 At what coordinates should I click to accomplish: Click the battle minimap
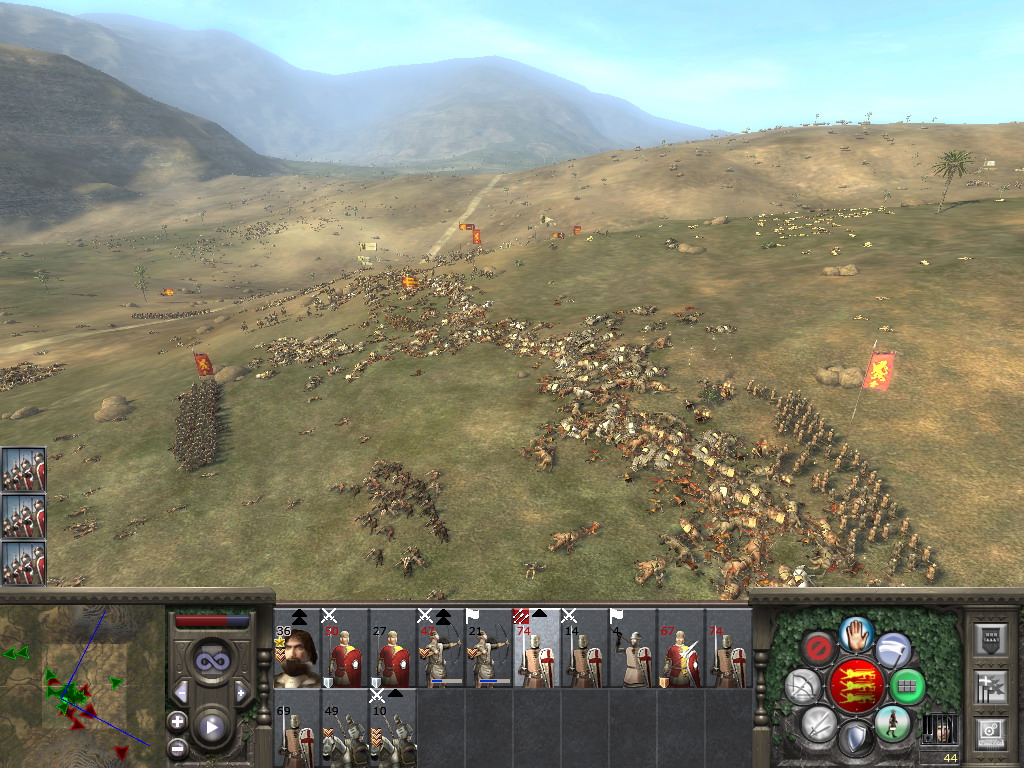[x=80, y=680]
